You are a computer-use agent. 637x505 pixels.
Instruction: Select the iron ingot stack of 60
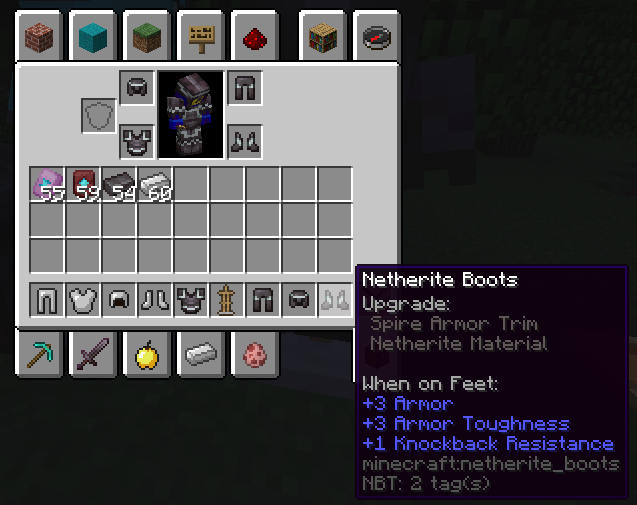point(155,184)
